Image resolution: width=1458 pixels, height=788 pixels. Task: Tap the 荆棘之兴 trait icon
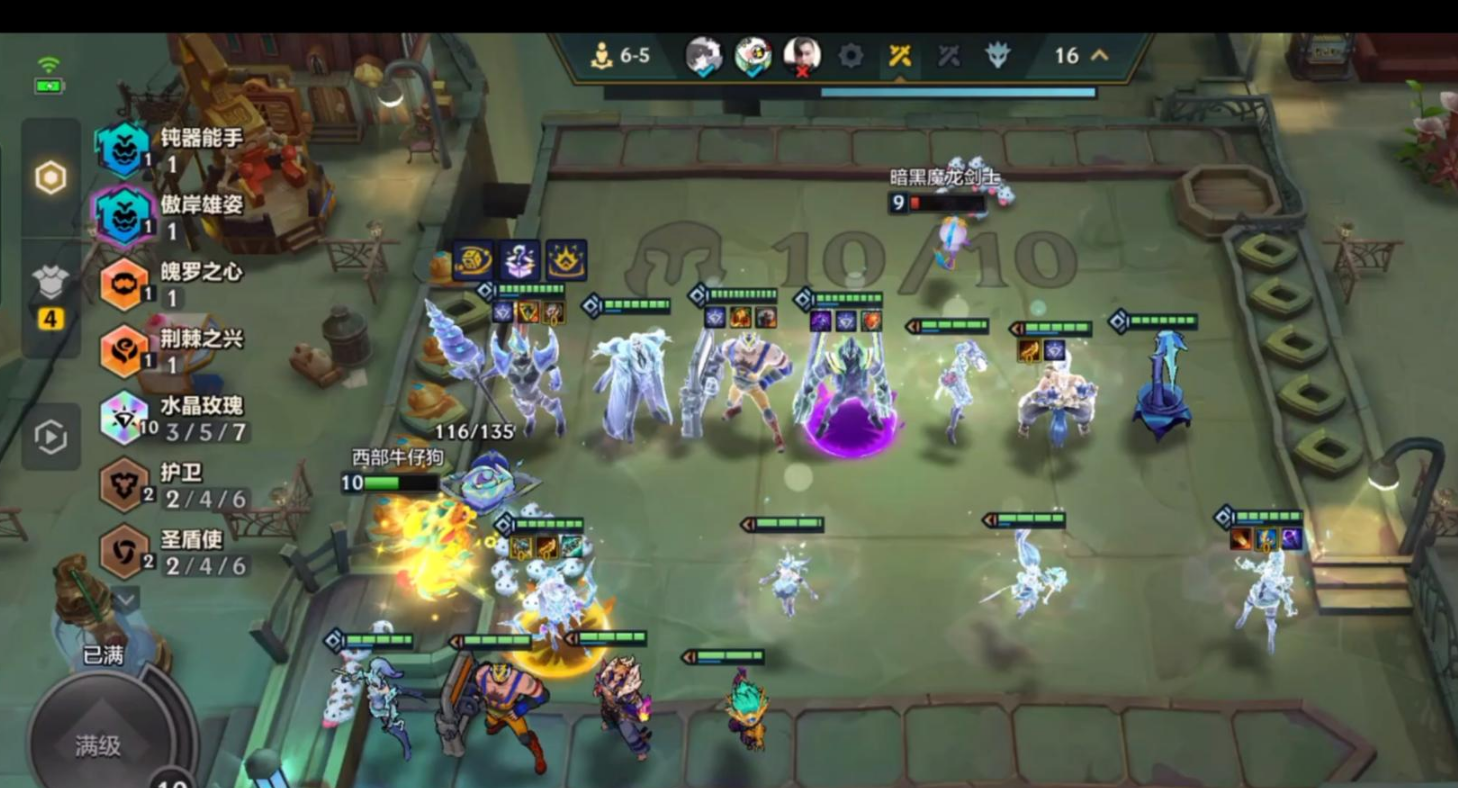(x=124, y=350)
